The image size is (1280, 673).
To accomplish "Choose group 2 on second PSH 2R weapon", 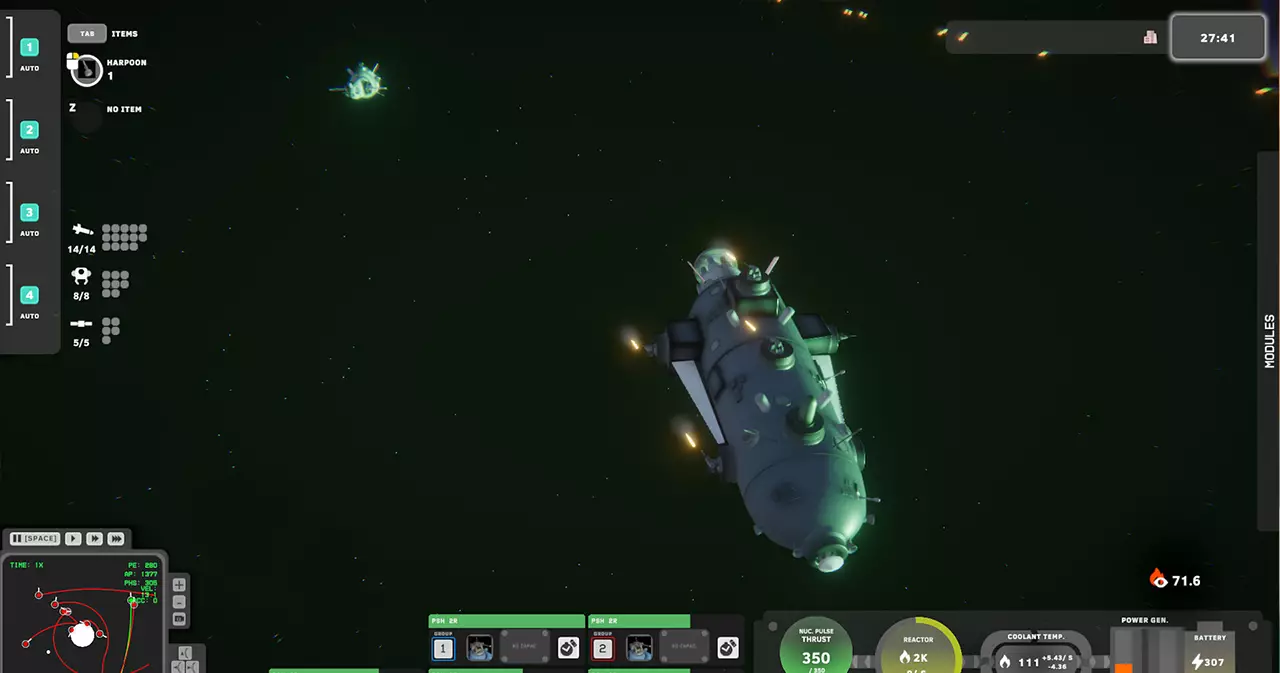I will [x=603, y=649].
